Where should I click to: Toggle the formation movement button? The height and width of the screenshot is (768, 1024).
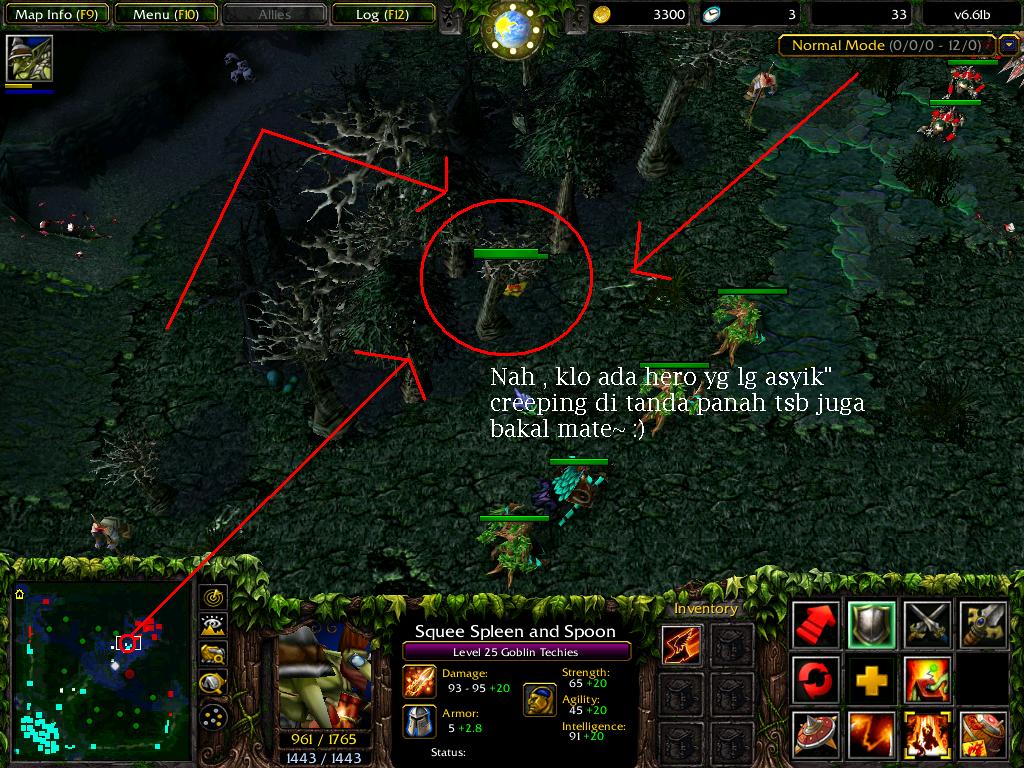(214, 716)
